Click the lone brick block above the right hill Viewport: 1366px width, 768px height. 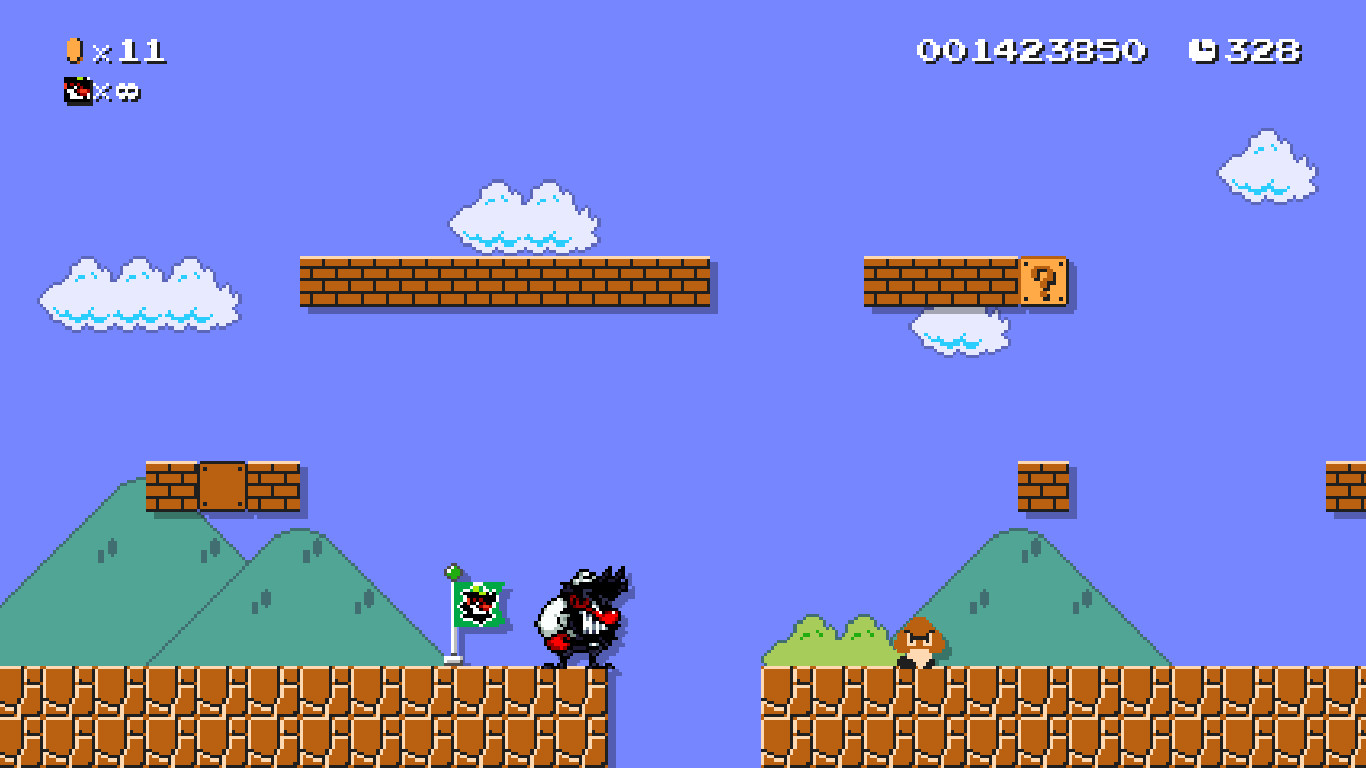[1043, 487]
